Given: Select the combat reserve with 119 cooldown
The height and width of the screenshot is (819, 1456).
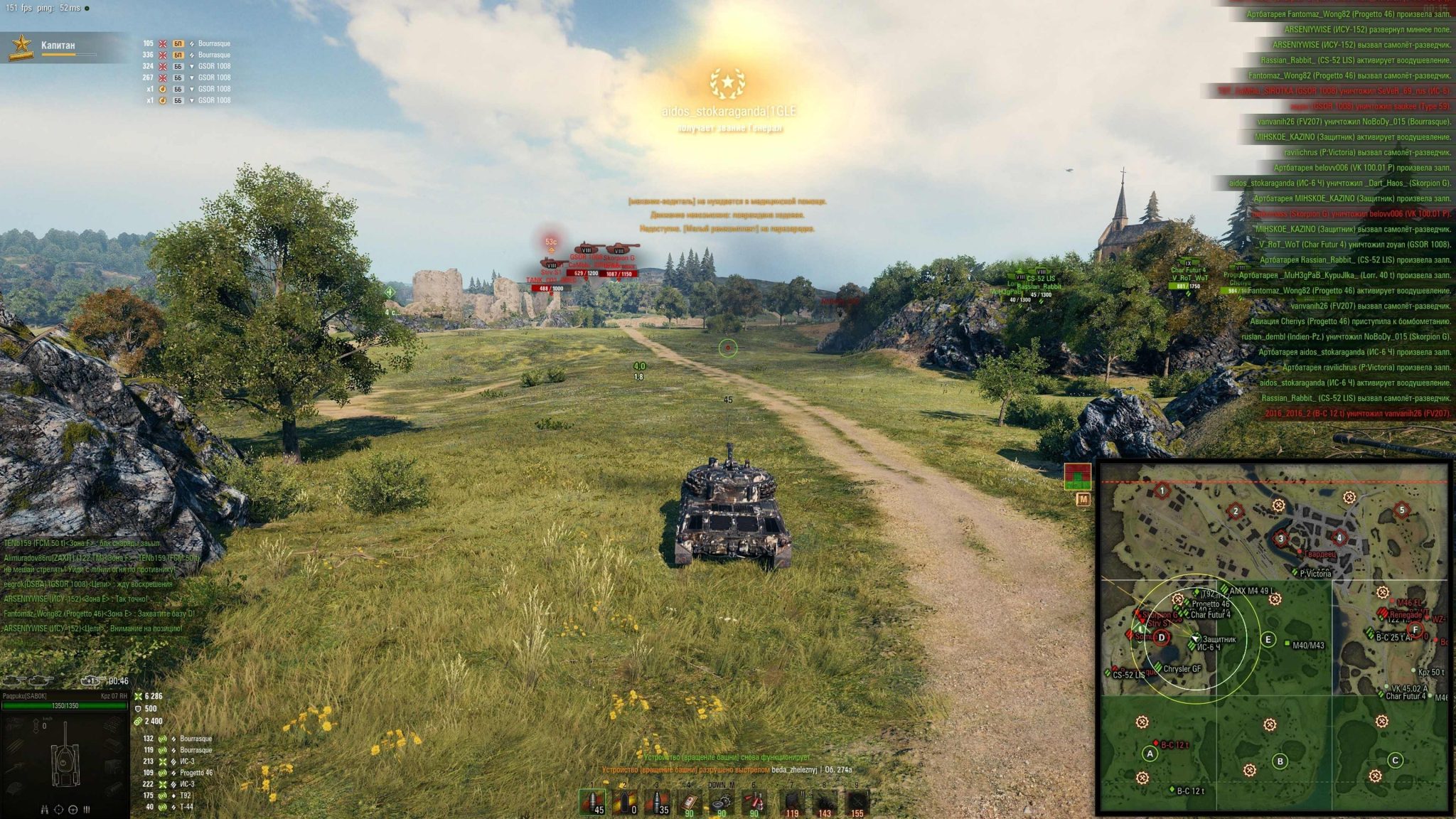Looking at the screenshot, I should click(x=791, y=803).
